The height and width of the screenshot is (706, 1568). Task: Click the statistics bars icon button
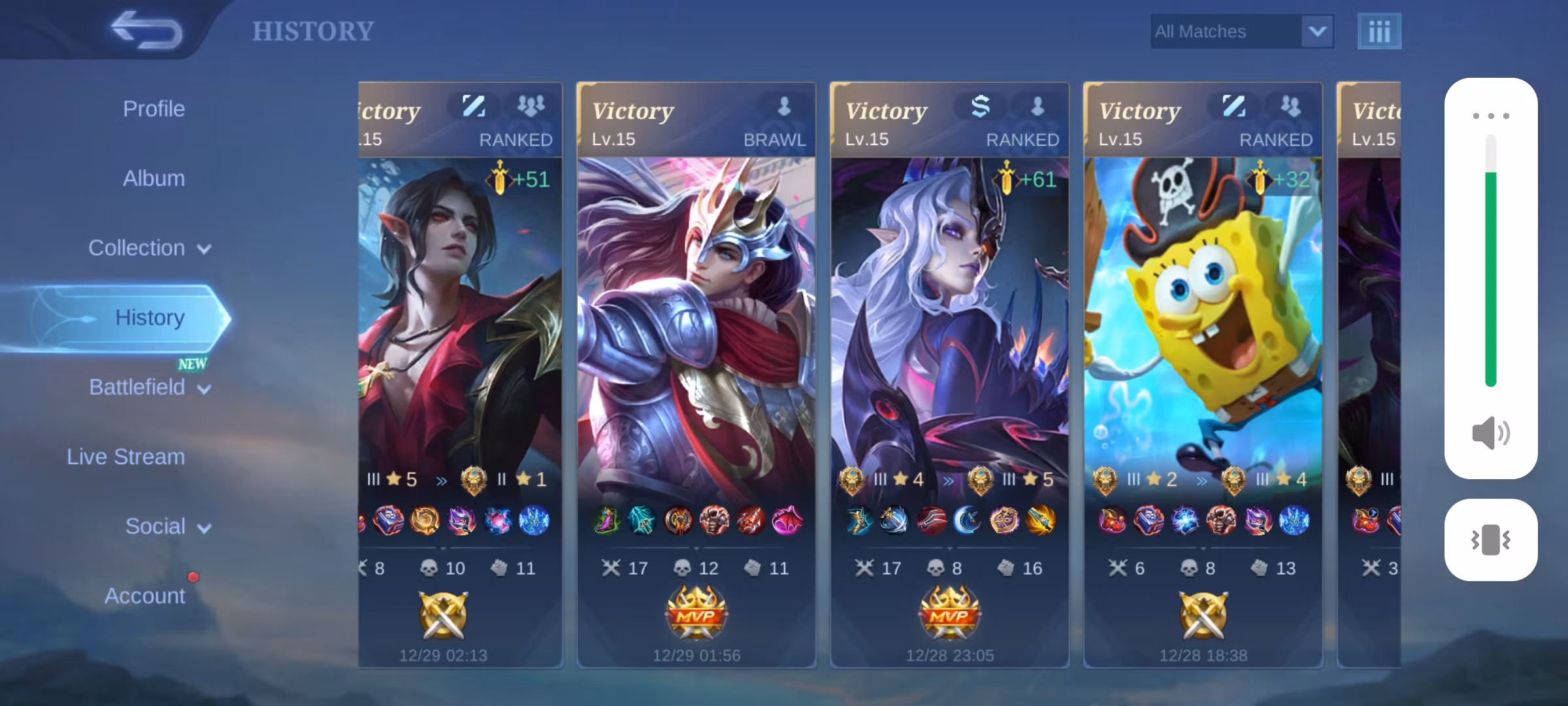1379,31
